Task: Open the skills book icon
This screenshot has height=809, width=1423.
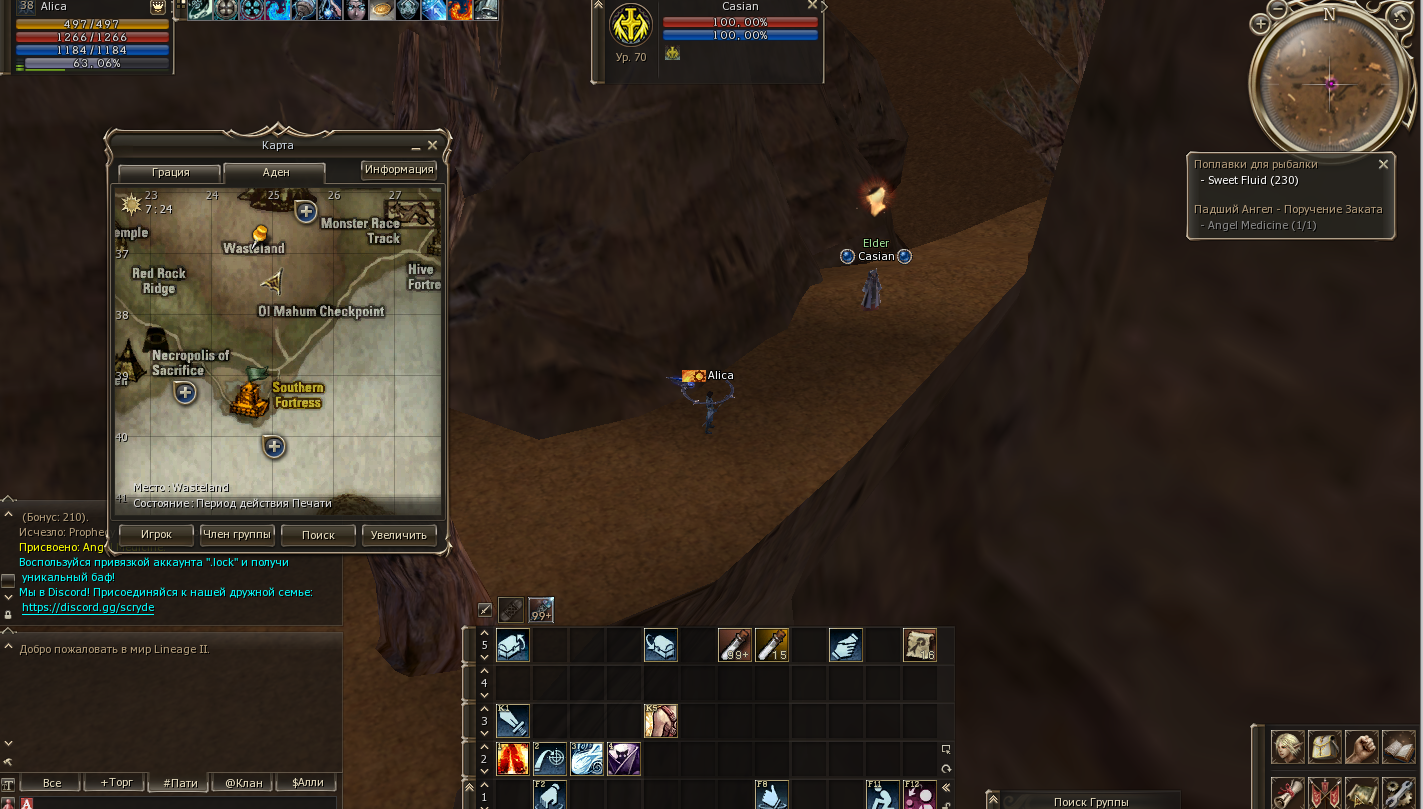Action: [x=1398, y=747]
